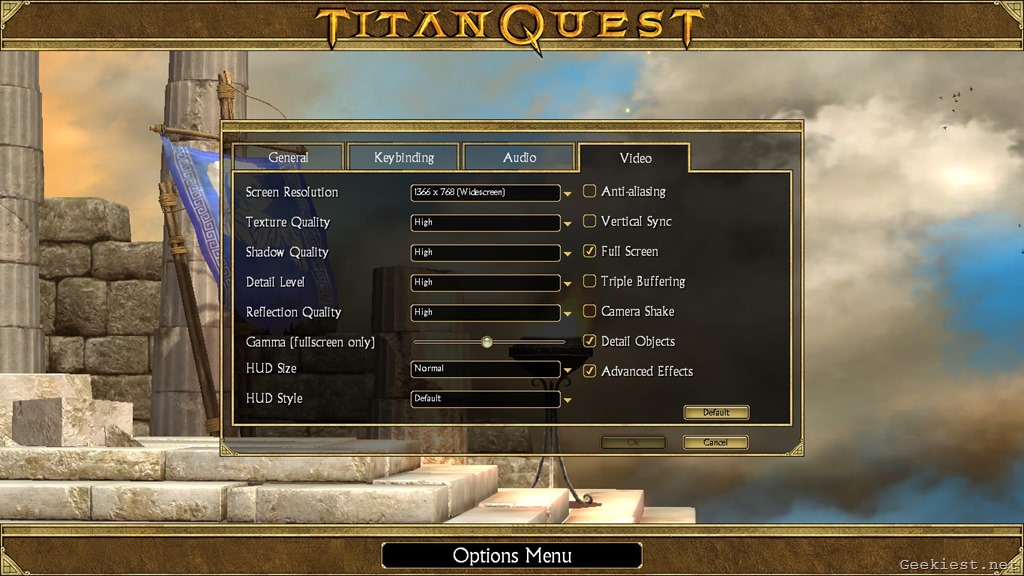This screenshot has width=1024, height=576.
Task: Open the Keybinding tab
Action: (x=403, y=158)
